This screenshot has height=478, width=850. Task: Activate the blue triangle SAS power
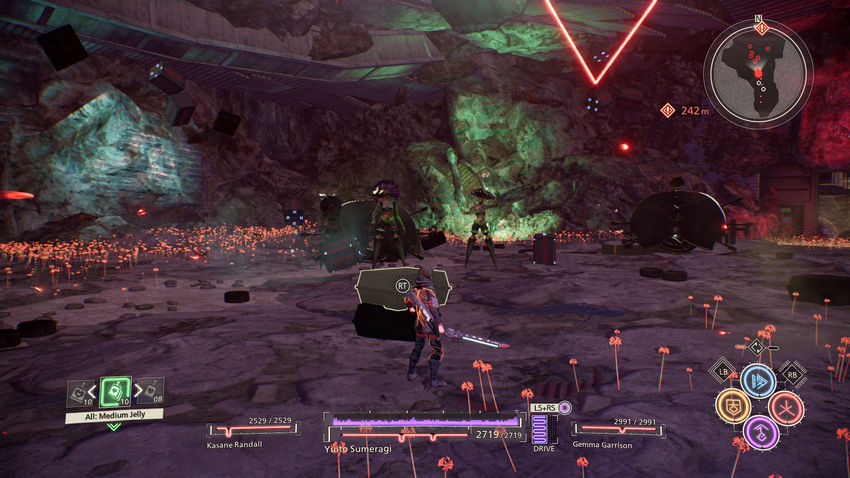pyautogui.click(x=759, y=381)
